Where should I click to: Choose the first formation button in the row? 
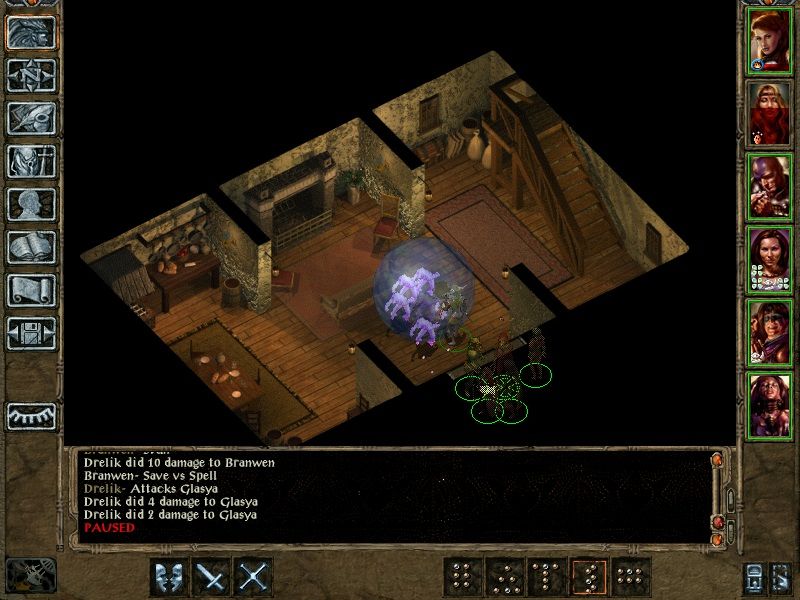(461, 577)
